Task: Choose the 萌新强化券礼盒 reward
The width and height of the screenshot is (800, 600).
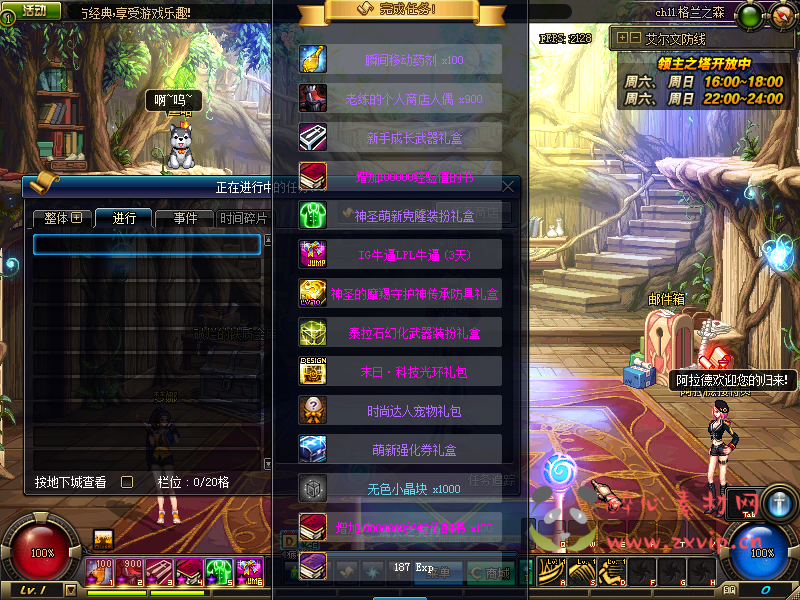Action: (400, 449)
